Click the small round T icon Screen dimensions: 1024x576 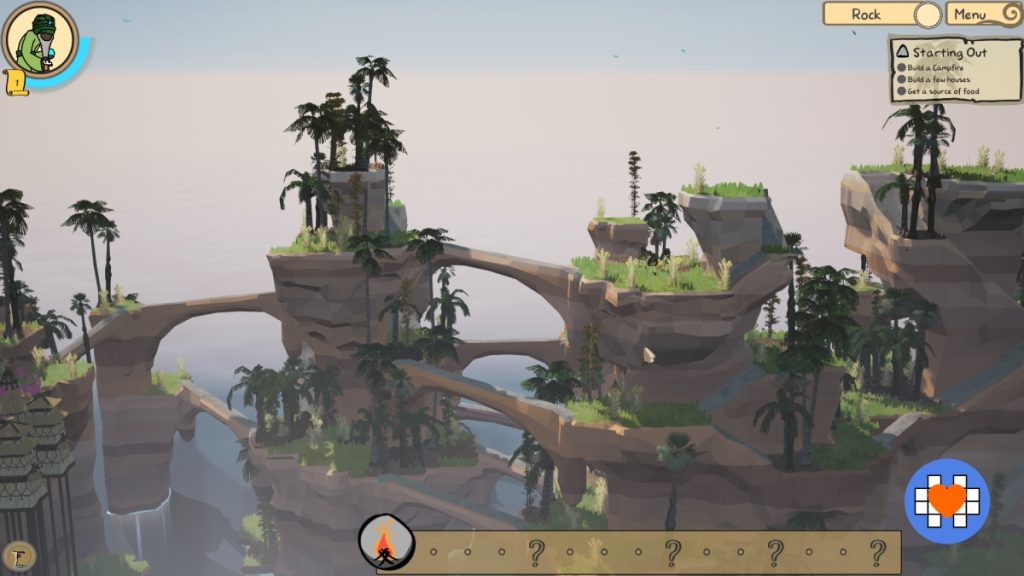point(19,556)
